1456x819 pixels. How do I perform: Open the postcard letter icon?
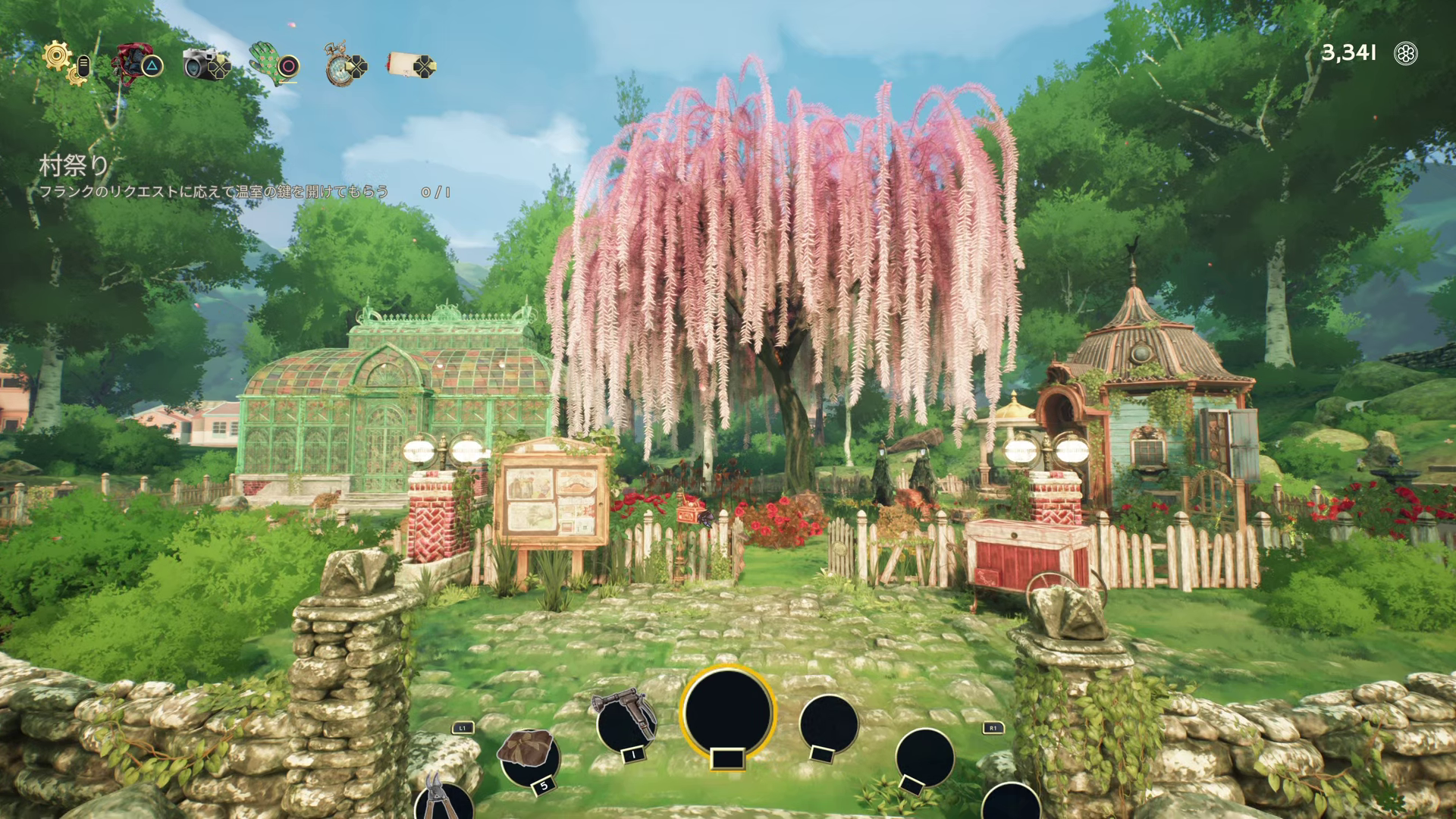coord(406,64)
